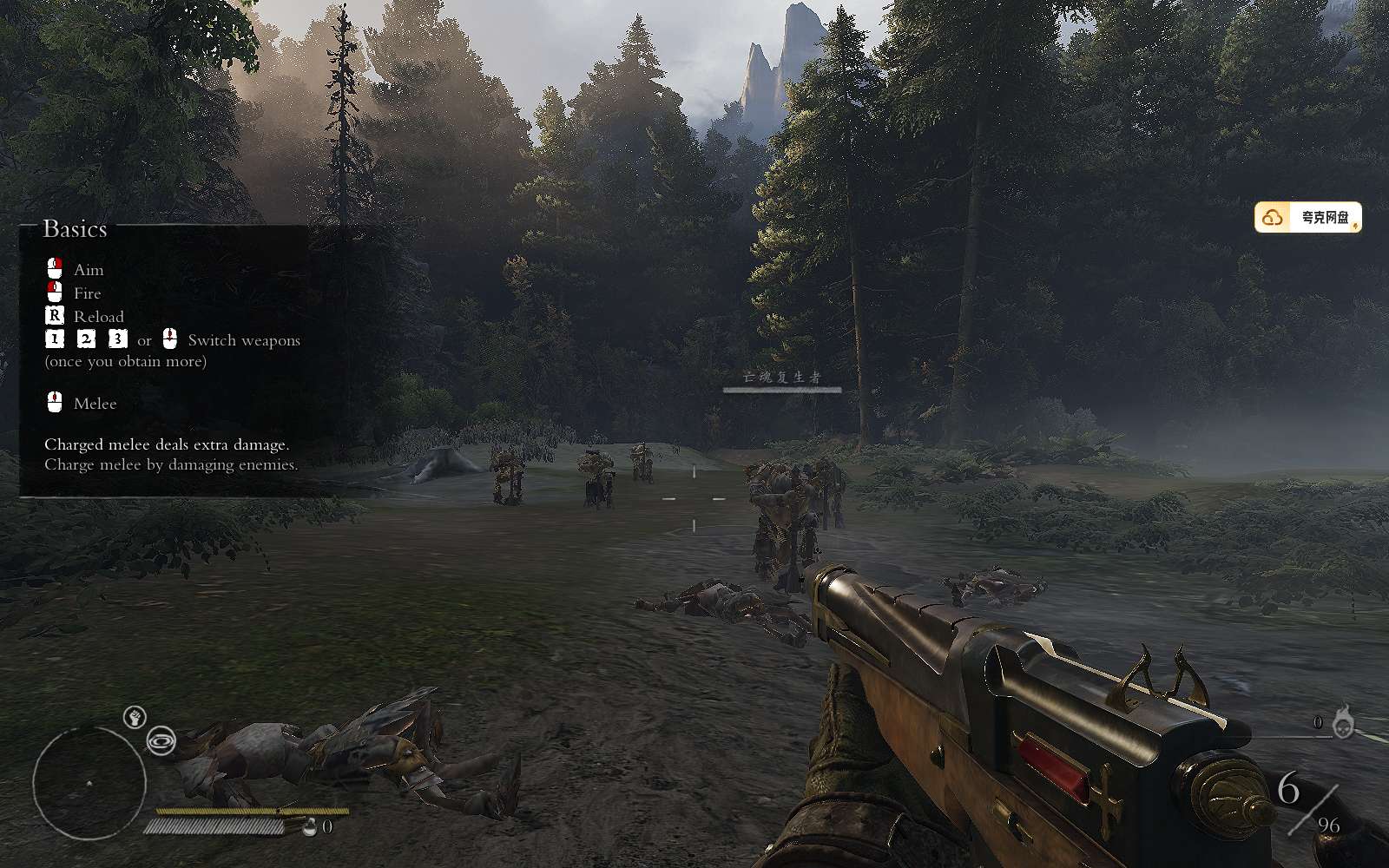Screen dimensions: 1389x868
Task: Click the flaming skull witchfire icon
Action: [1343, 724]
